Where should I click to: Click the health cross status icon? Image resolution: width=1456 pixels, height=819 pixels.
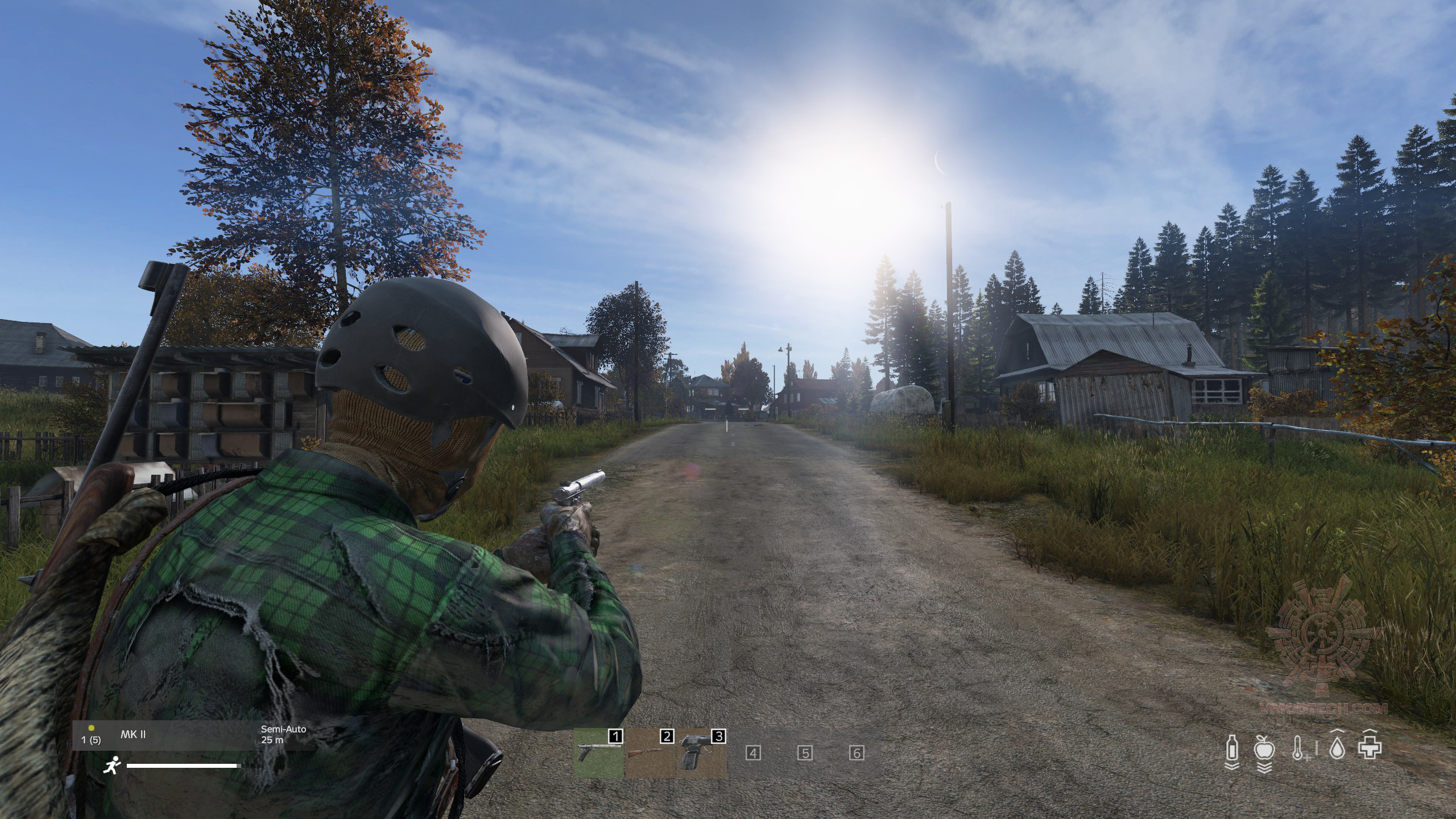click(x=1370, y=748)
